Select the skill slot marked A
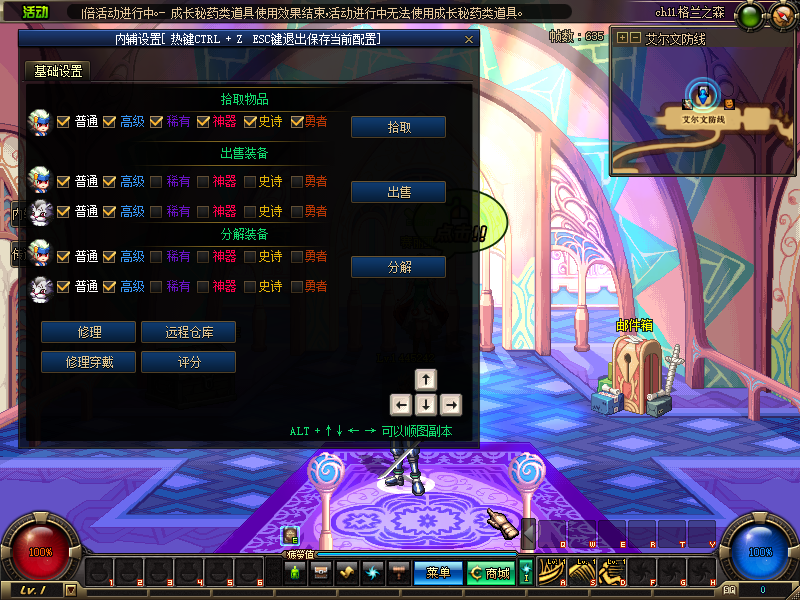The height and width of the screenshot is (600, 800). point(552,573)
